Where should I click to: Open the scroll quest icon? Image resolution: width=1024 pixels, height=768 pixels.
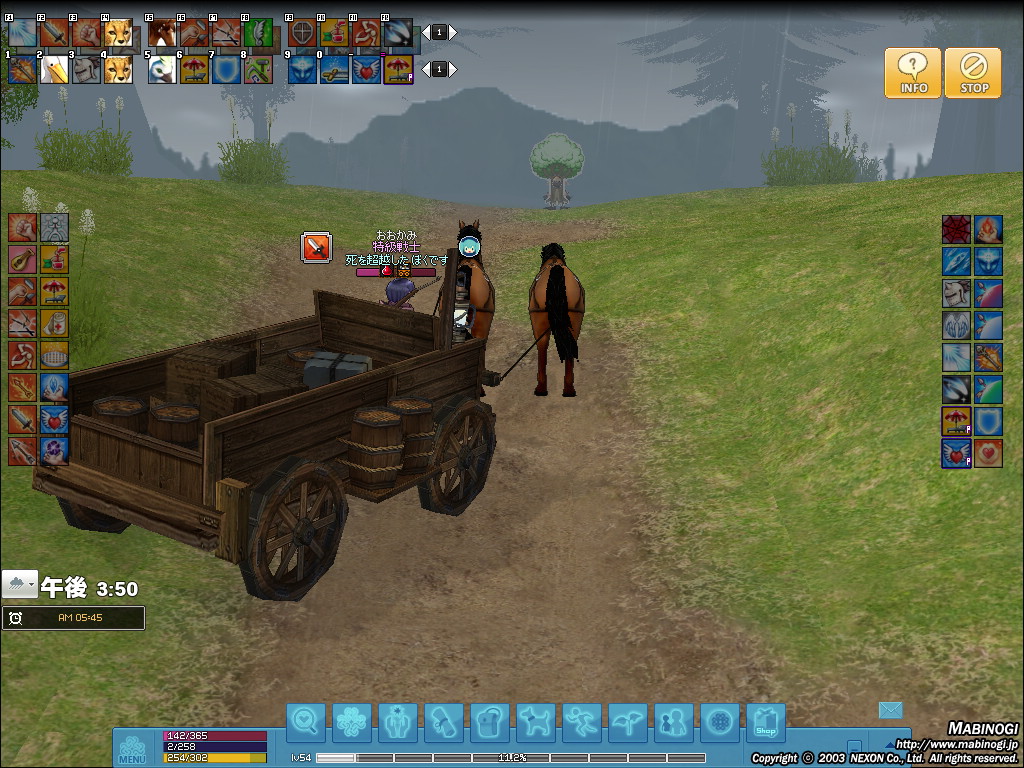click(x=444, y=722)
